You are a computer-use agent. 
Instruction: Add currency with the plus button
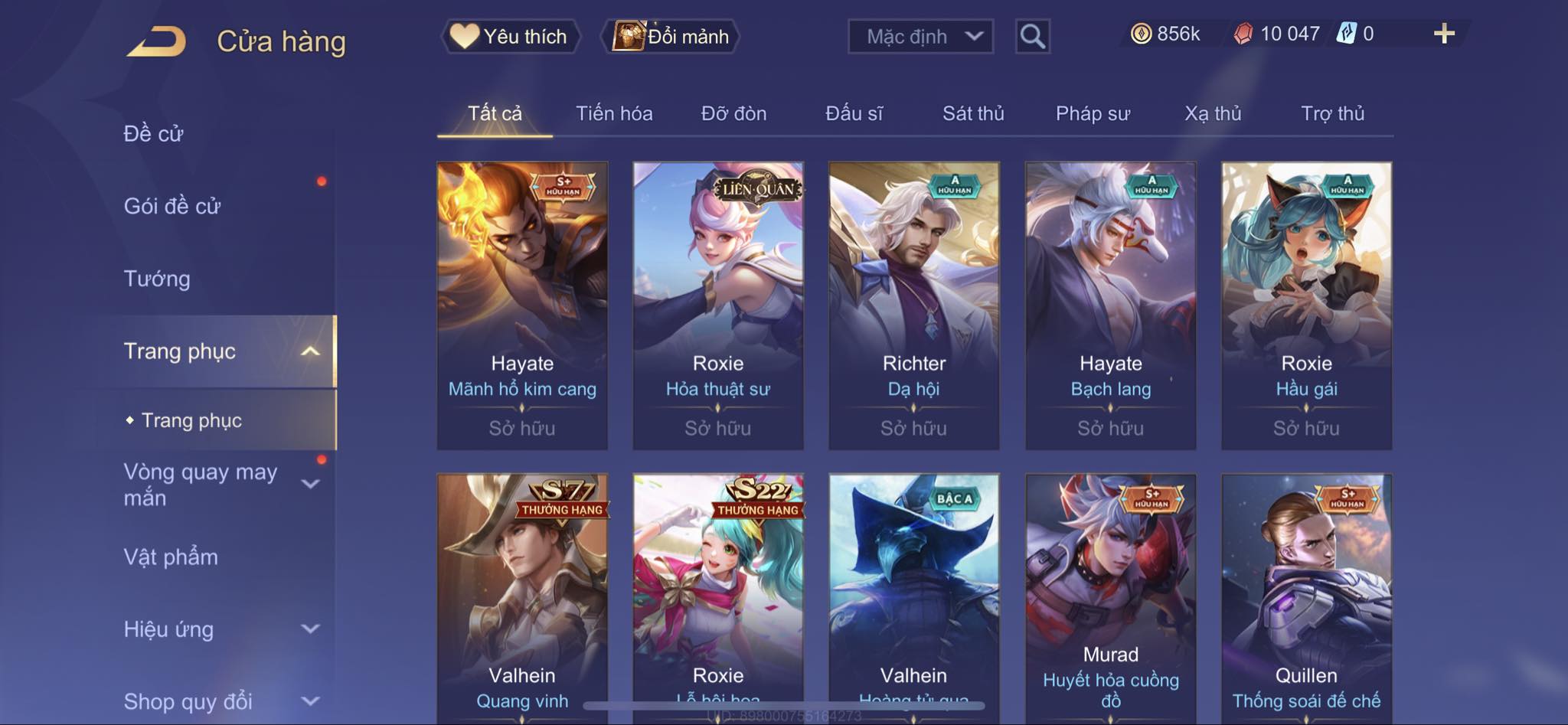(1444, 34)
